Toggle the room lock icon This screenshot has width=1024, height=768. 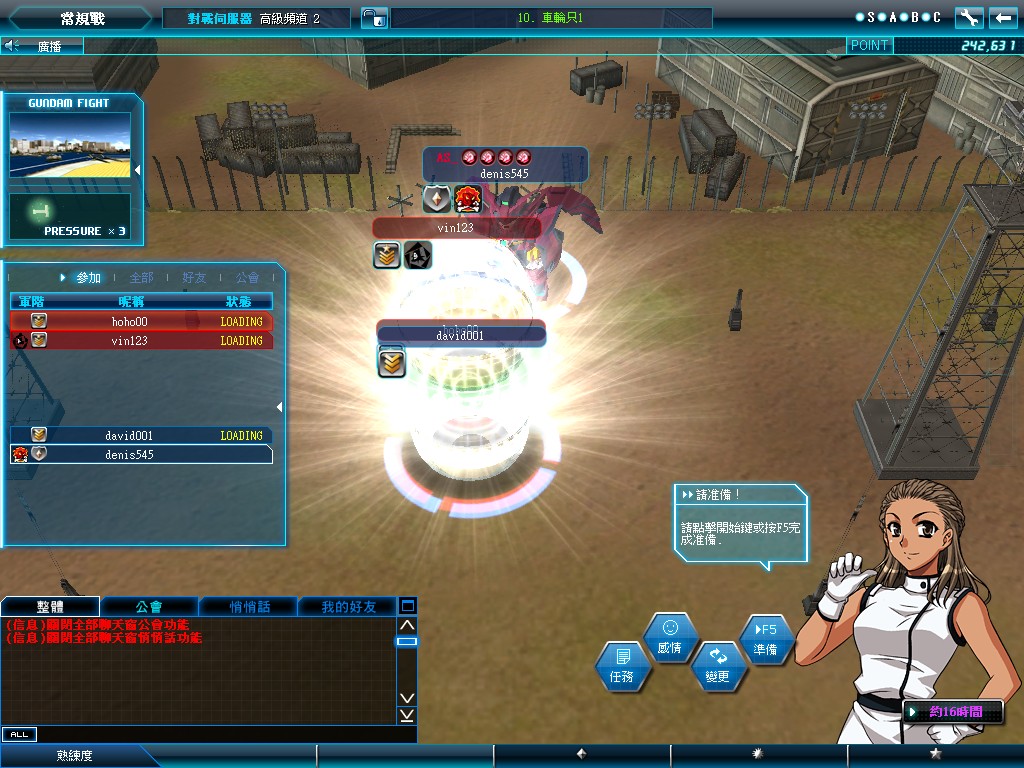(373, 18)
